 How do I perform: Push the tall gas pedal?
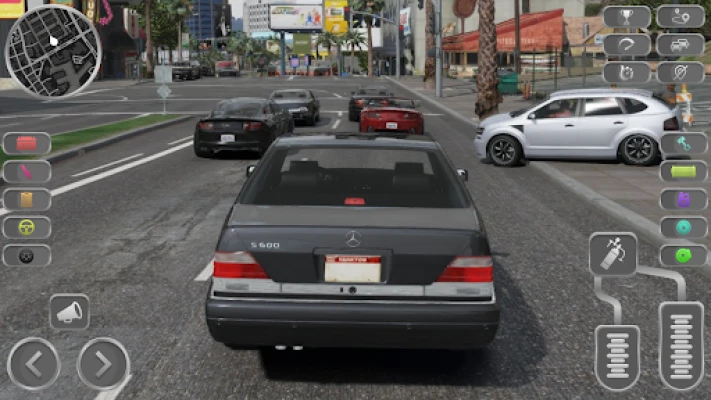(681, 345)
